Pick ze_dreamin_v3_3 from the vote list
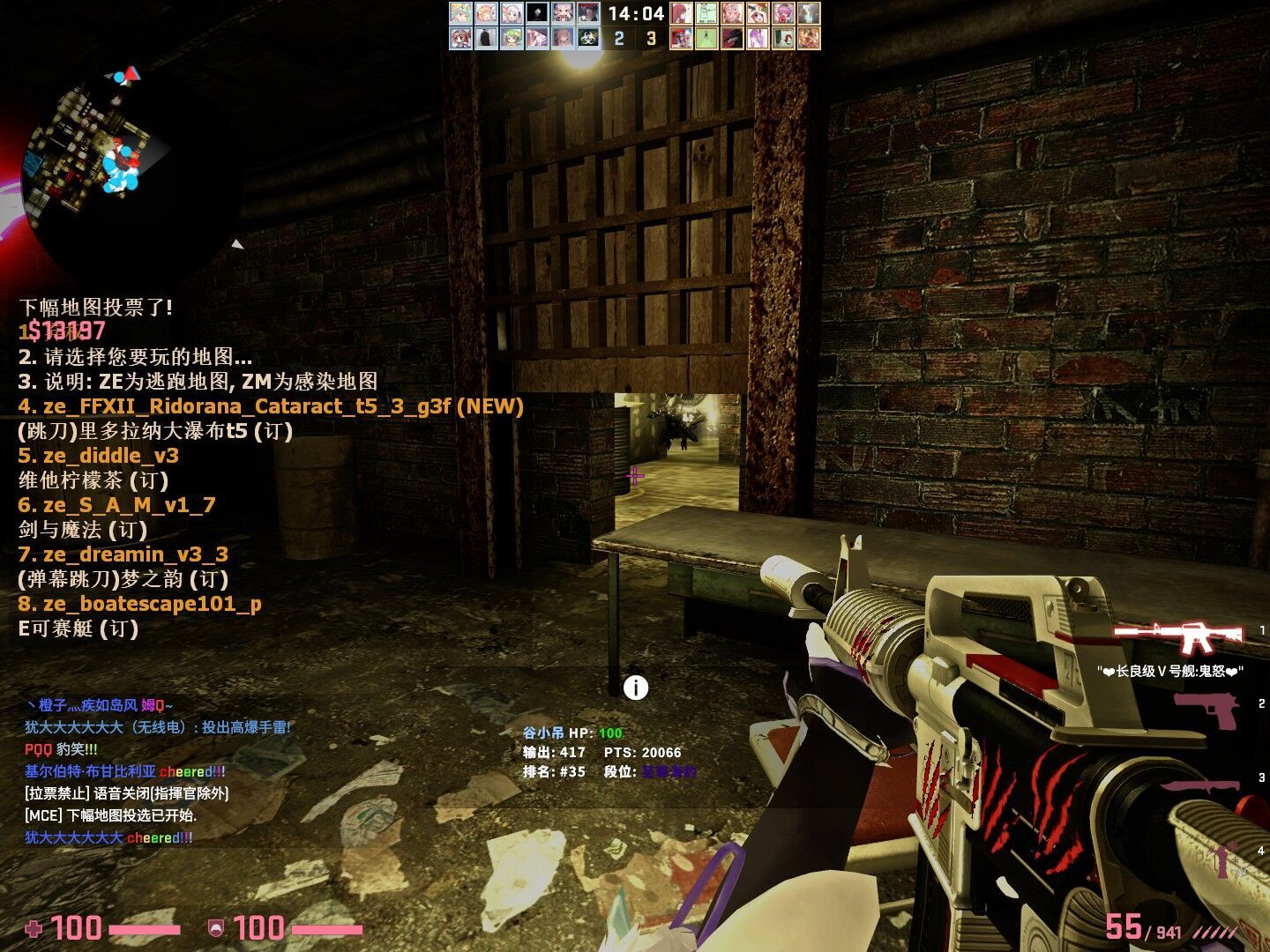1270x952 pixels. click(123, 554)
